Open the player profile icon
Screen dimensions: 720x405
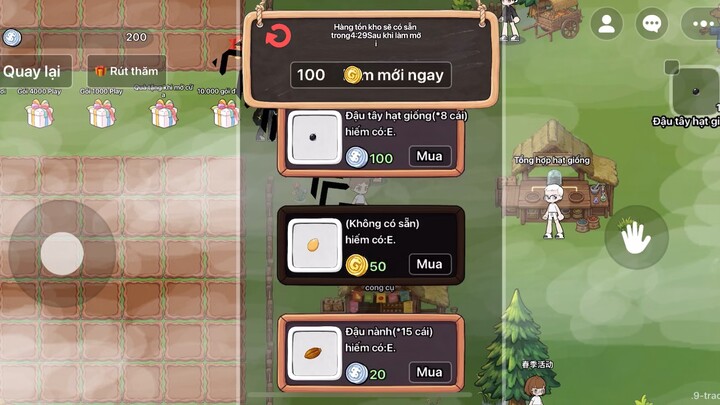(x=606, y=23)
